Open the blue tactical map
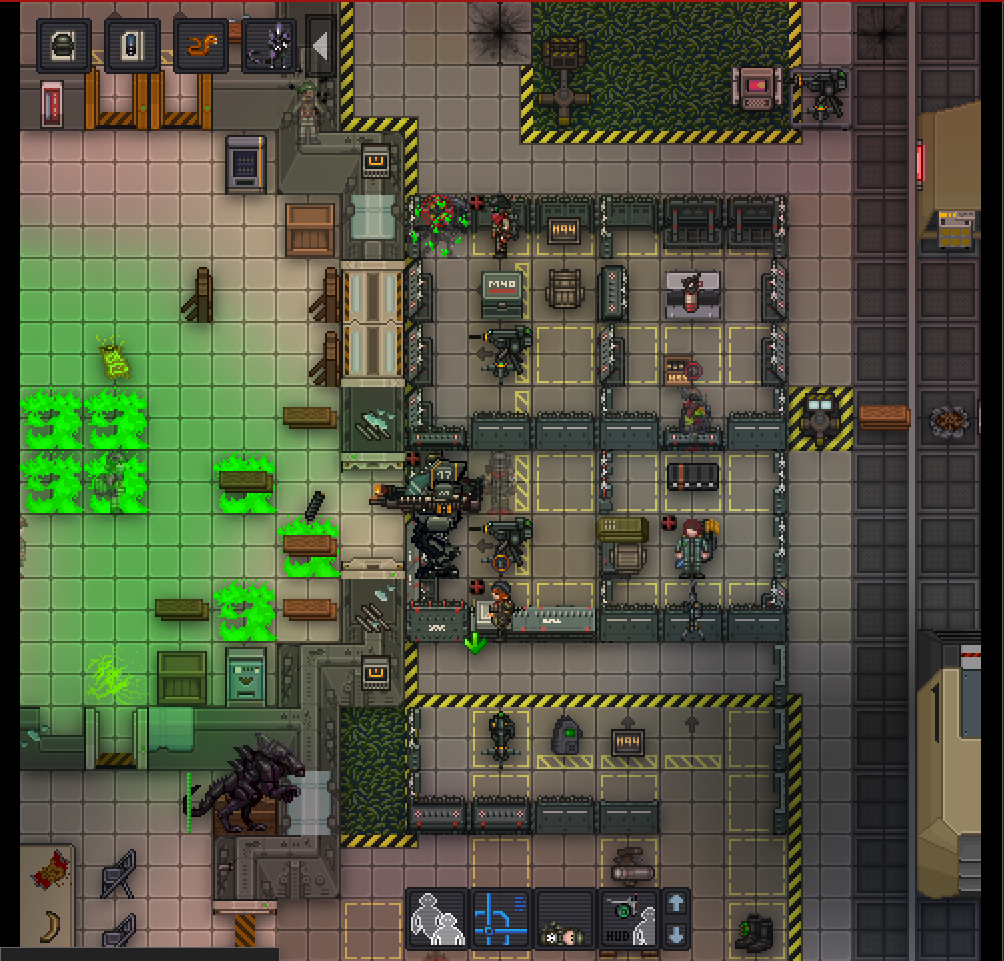This screenshot has height=961, width=1004. point(501,918)
